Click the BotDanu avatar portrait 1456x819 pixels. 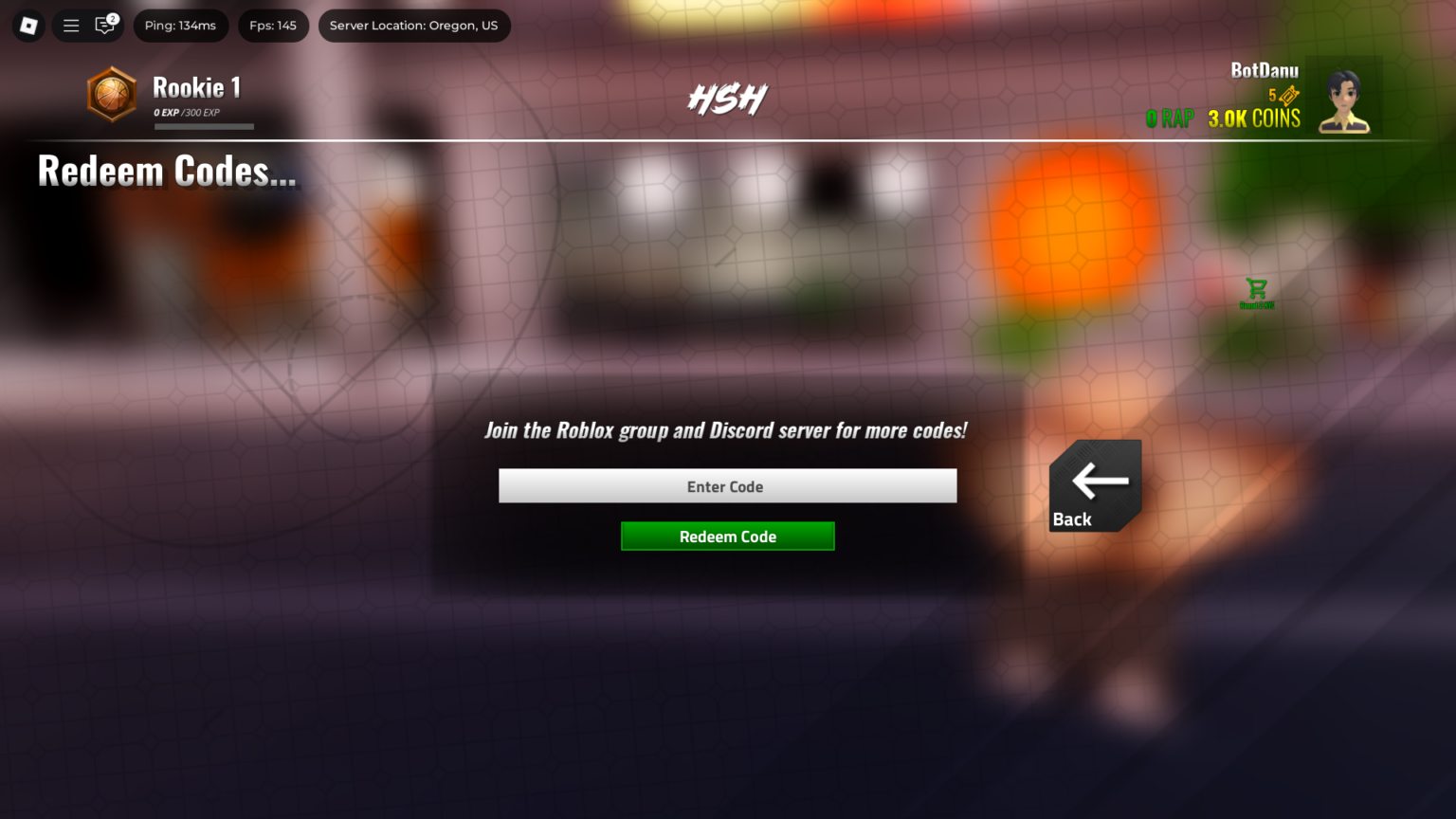[1344, 99]
